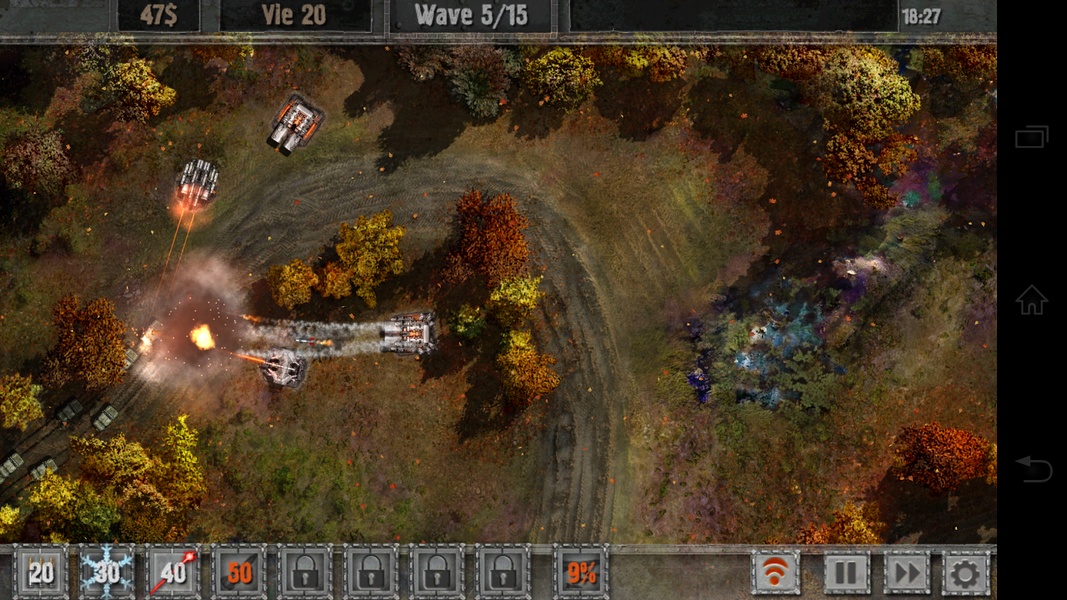Tap the Android back button
Image resolution: width=1067 pixels, height=600 pixels.
click(1032, 467)
